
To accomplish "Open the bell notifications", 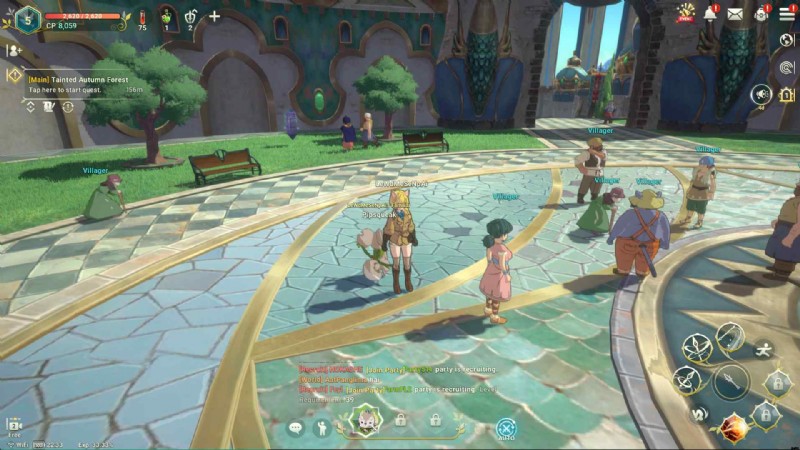I will pyautogui.click(x=711, y=13).
